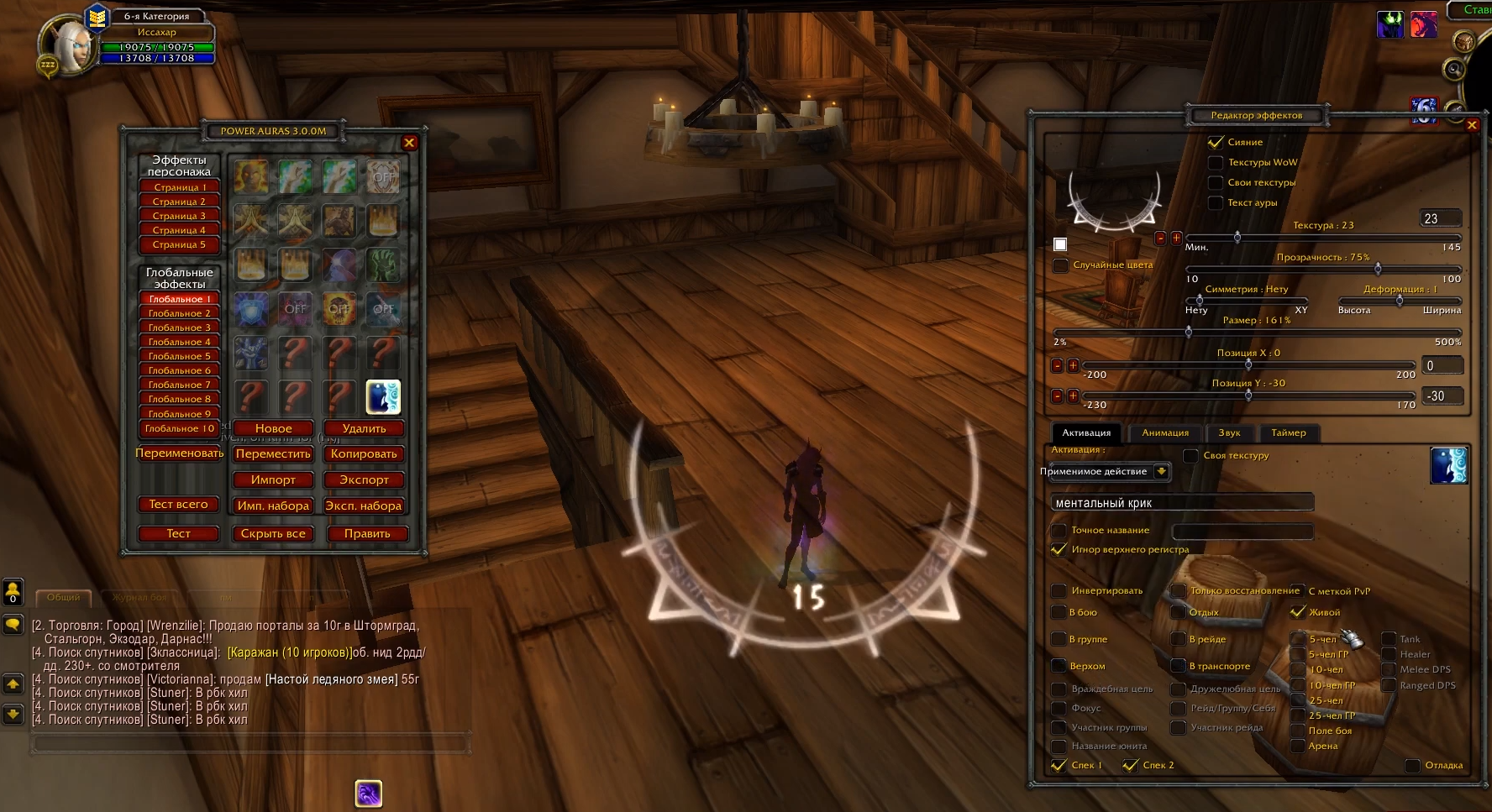Screen dimensions: 1492x812
Task: Open the magnifier zoom icon beside the minimap
Action: [x=1454, y=71]
